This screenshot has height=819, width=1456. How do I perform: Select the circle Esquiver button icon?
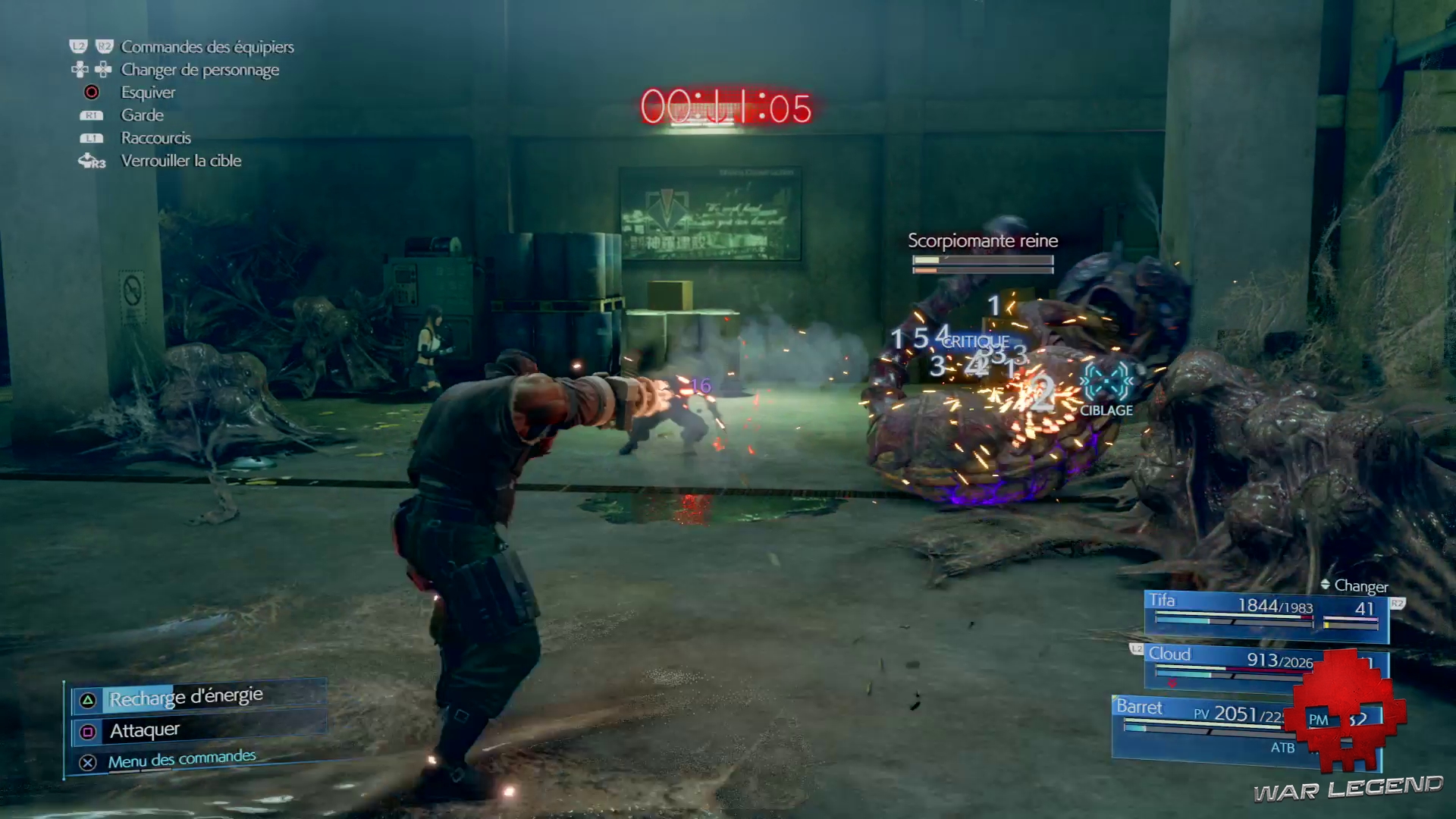tap(92, 93)
